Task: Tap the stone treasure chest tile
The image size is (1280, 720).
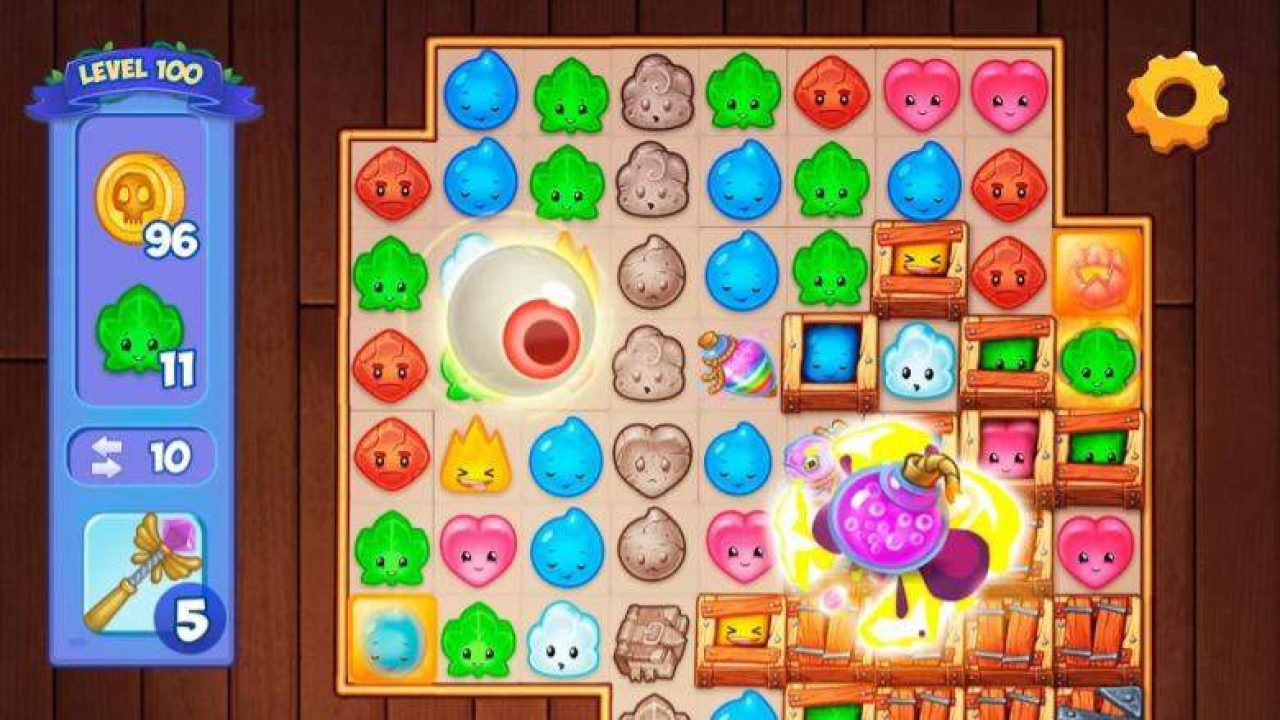Action: tap(650, 640)
